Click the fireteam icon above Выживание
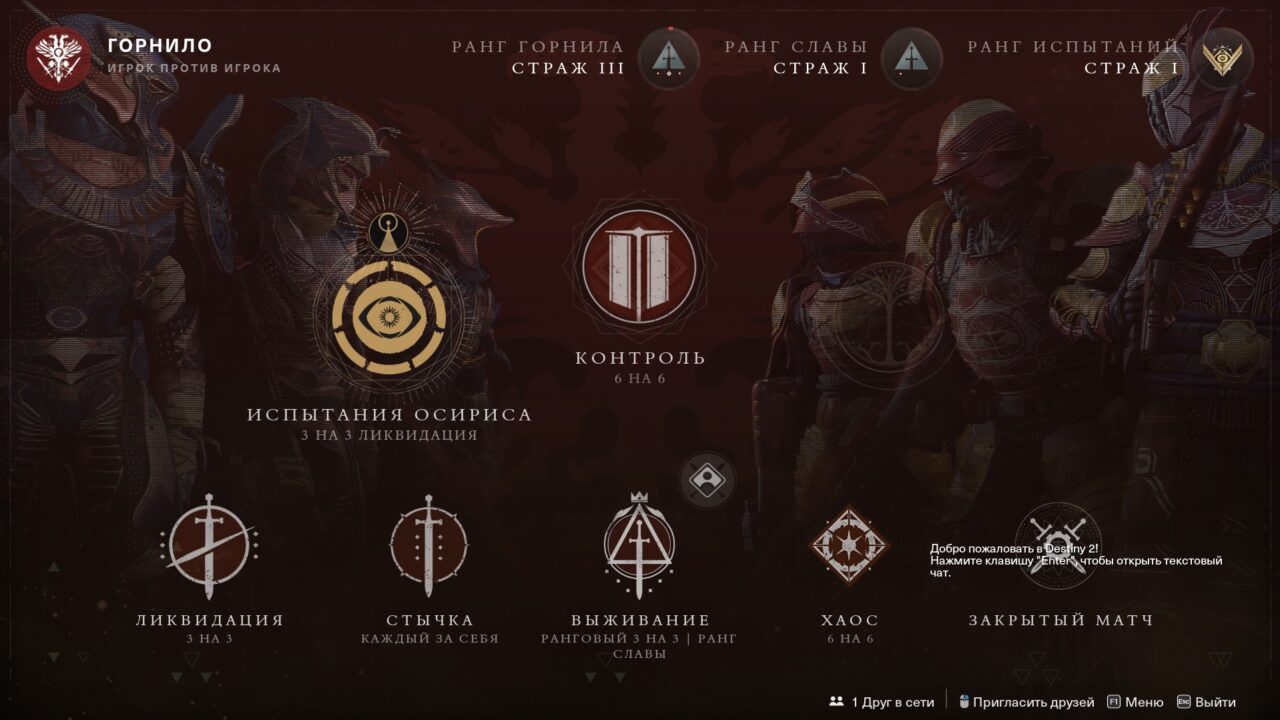Image resolution: width=1280 pixels, height=720 pixels. tap(709, 481)
